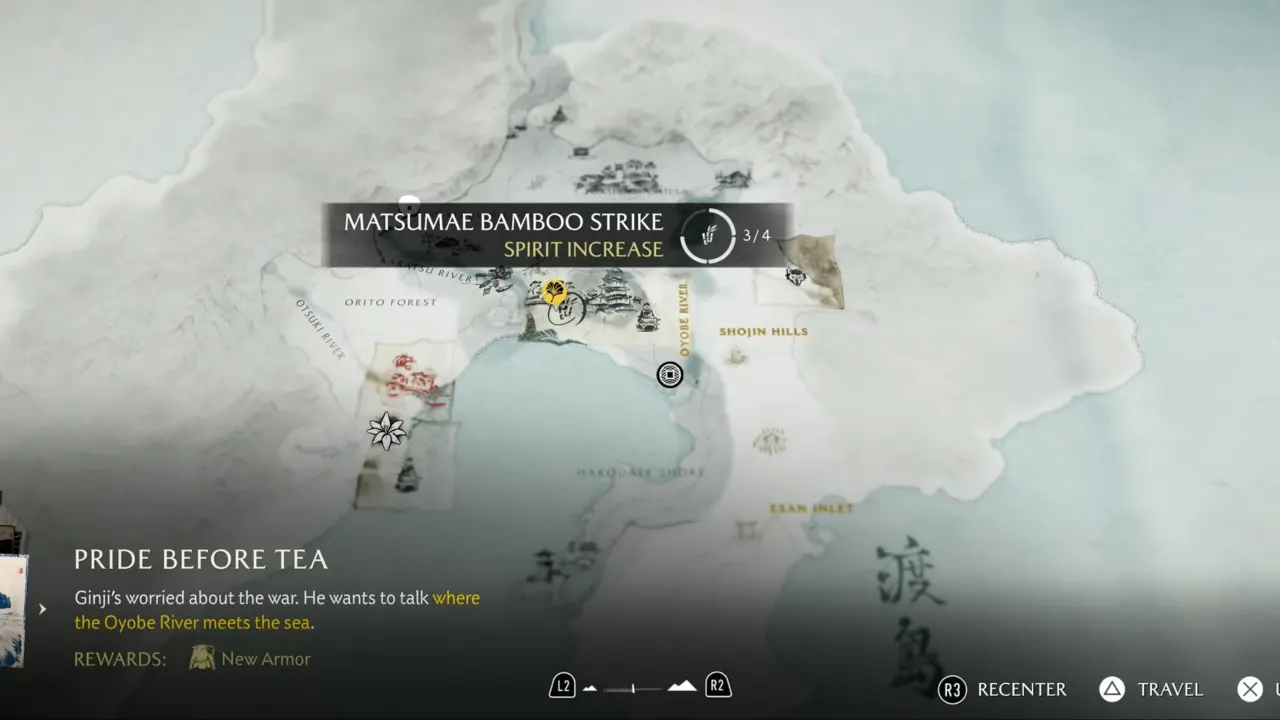This screenshot has width=1280, height=720.
Task: Select the yellow ginkgo leaf player marker
Action: coord(554,292)
